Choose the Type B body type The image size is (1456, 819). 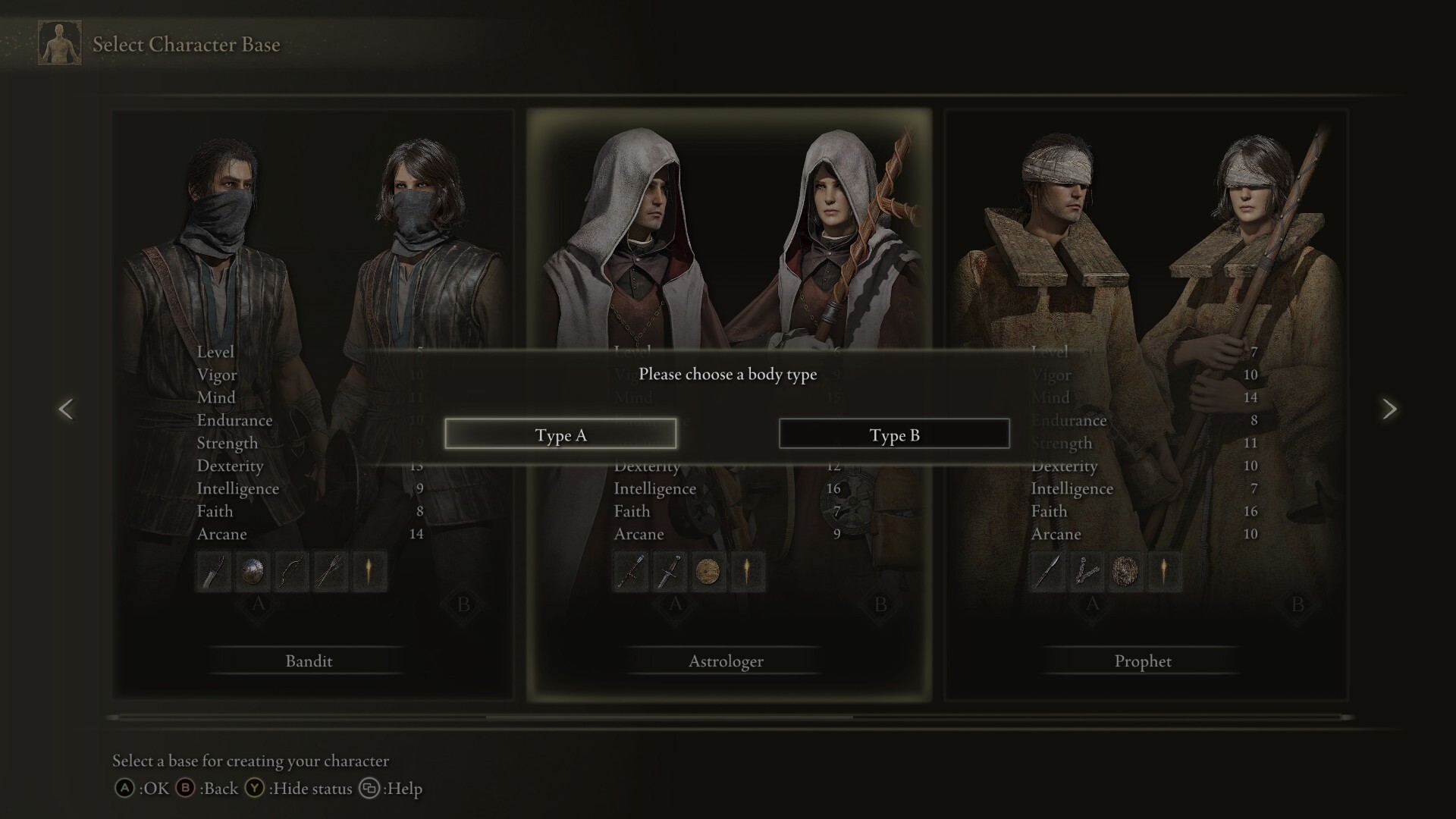894,434
